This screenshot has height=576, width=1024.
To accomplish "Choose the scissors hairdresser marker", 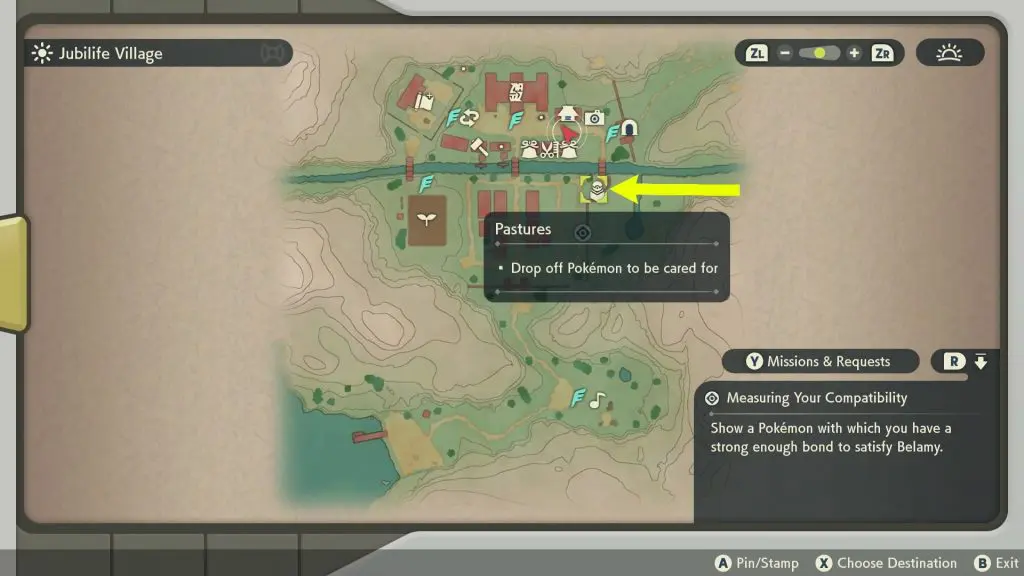I will [548, 151].
